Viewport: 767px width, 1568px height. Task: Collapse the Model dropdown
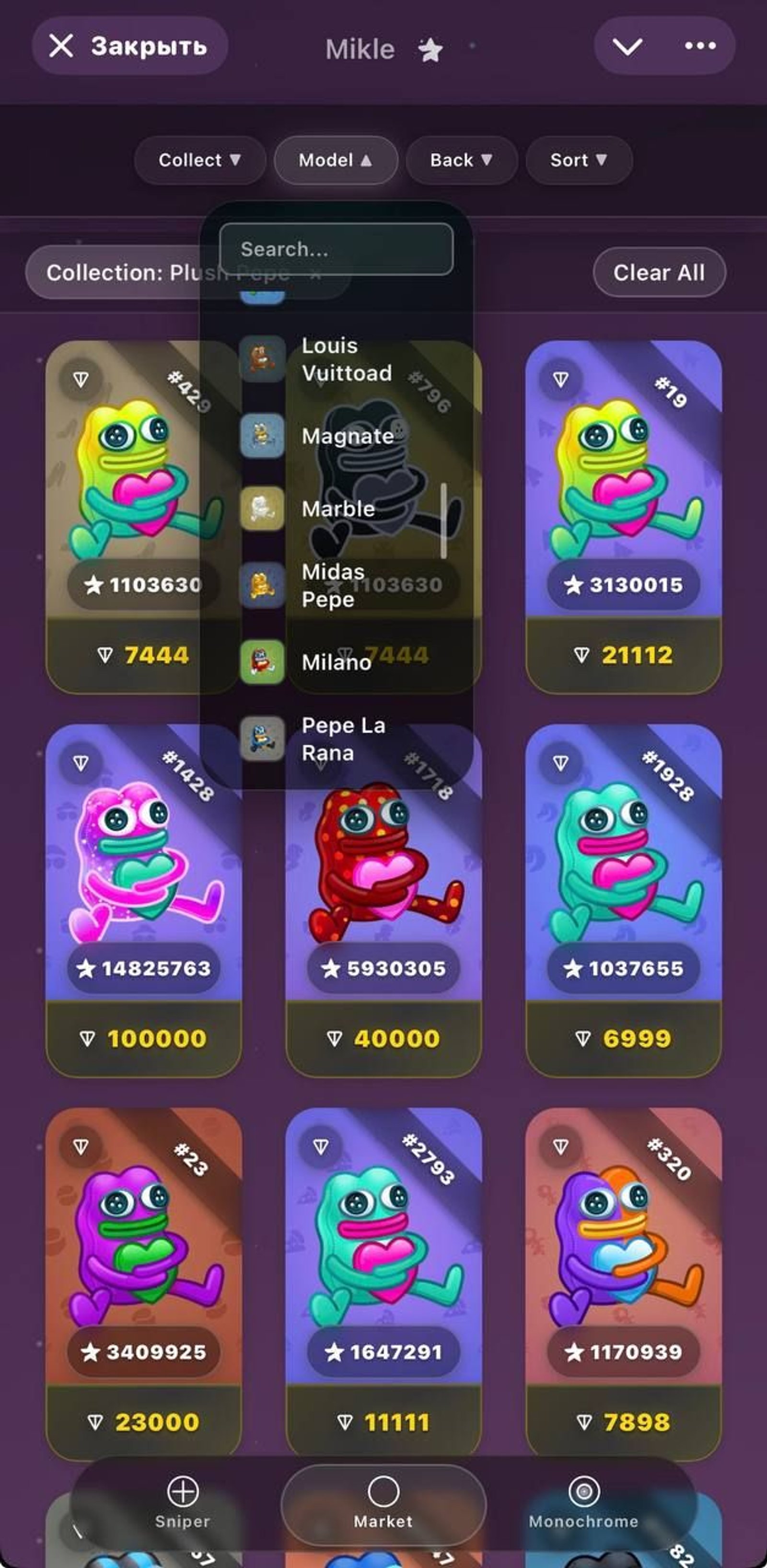[x=336, y=160]
